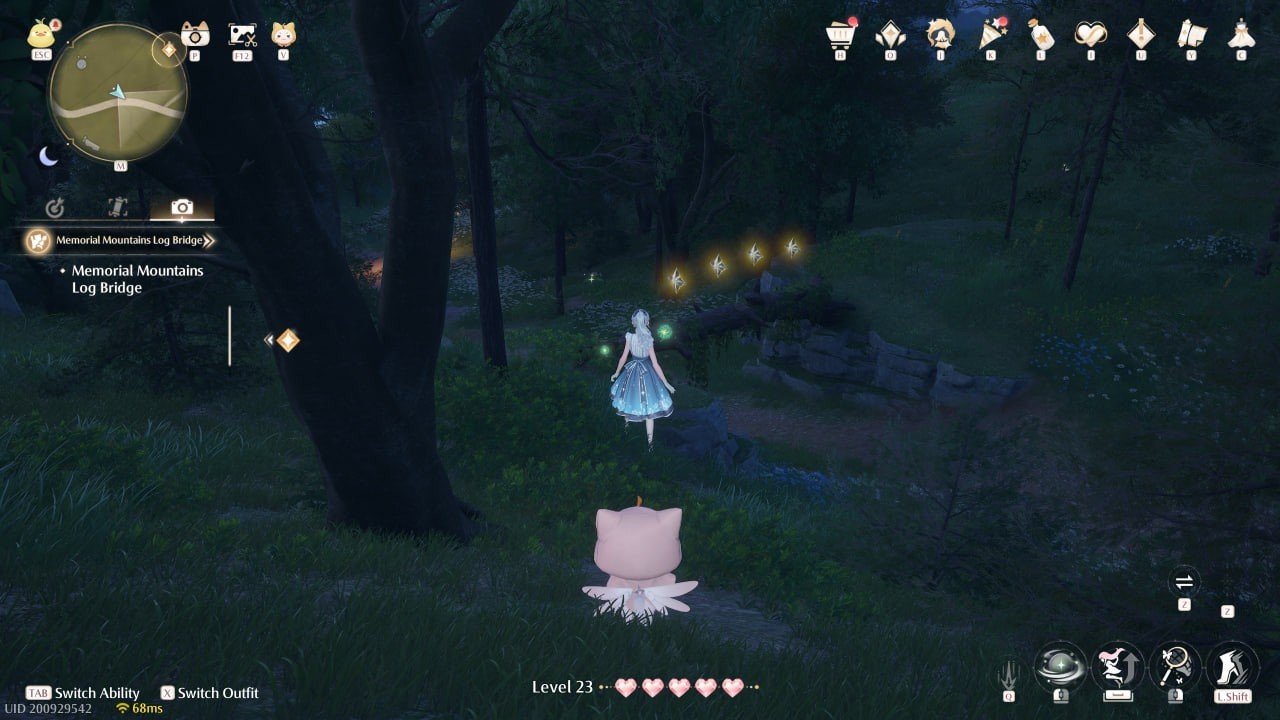Open the circular minimap
Viewport: 1280px width, 720px height.
118,93
